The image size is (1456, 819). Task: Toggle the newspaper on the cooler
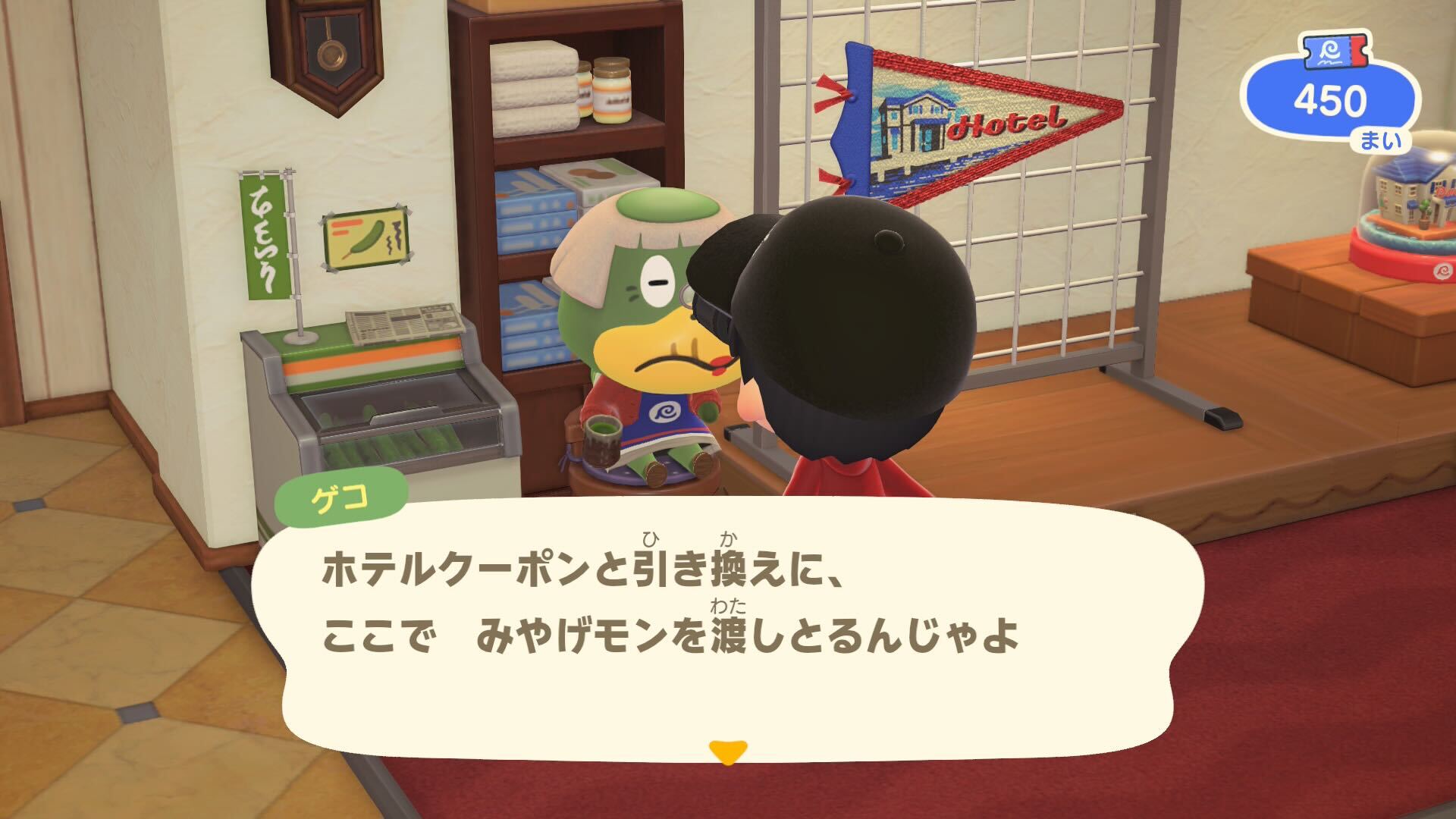402,322
